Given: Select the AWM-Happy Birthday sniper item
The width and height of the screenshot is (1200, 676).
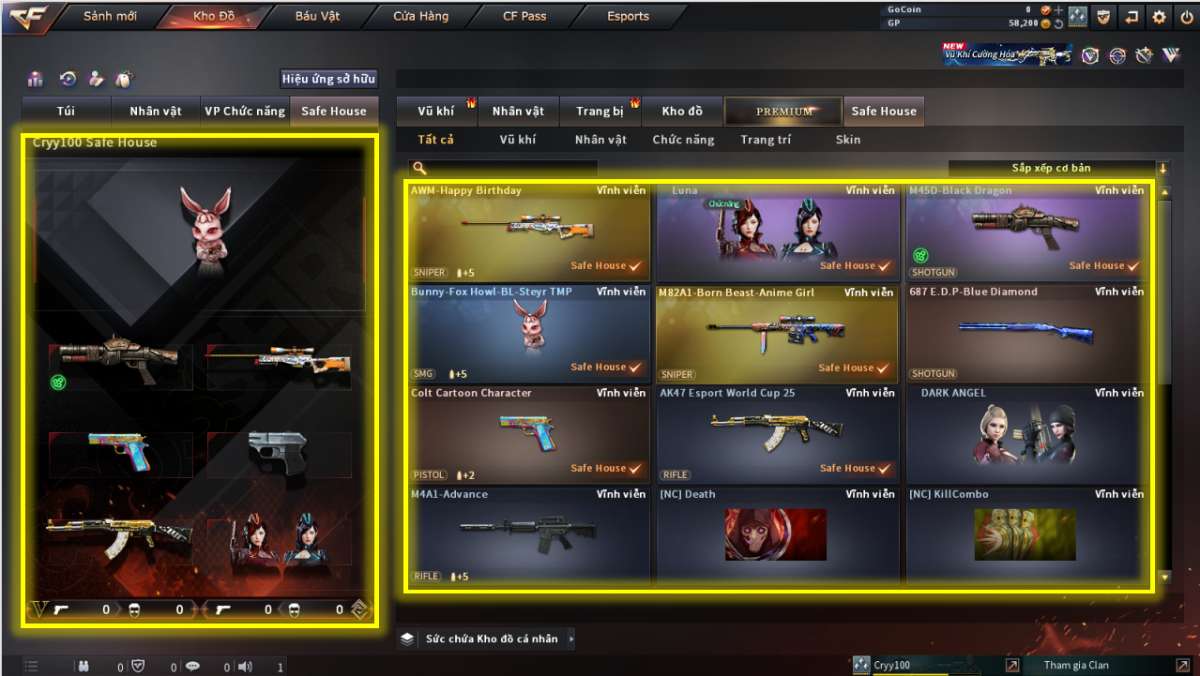Looking at the screenshot, I should click(x=528, y=232).
